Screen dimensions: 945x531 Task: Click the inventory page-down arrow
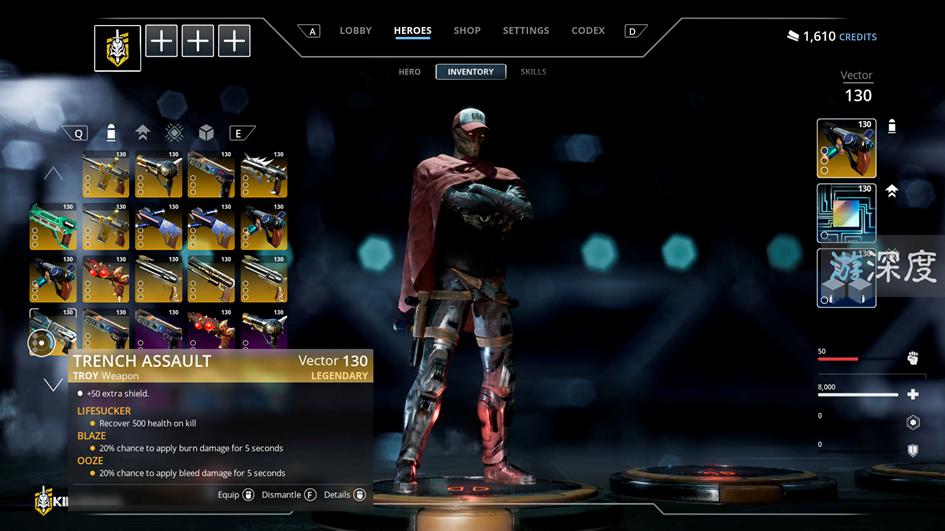[x=53, y=384]
